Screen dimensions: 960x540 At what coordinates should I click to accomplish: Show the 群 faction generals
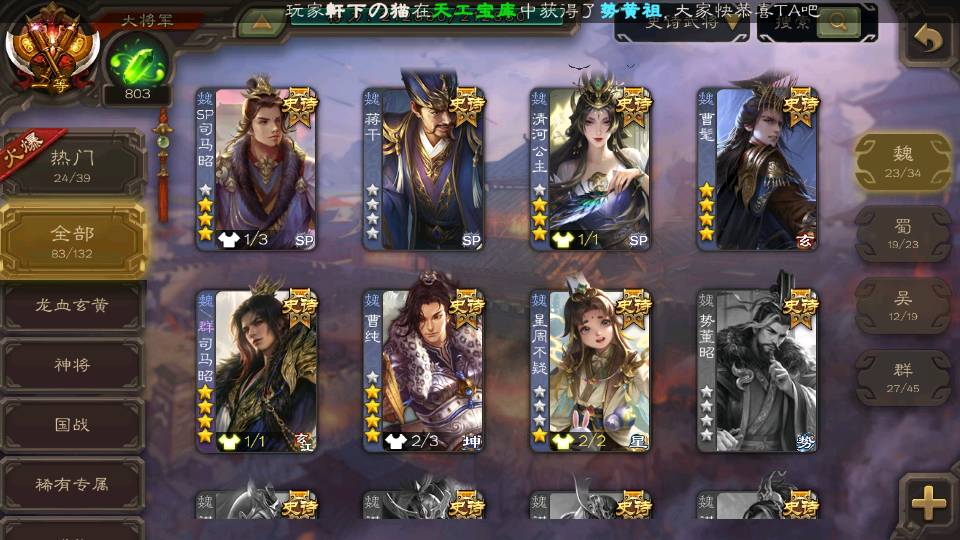[x=902, y=376]
